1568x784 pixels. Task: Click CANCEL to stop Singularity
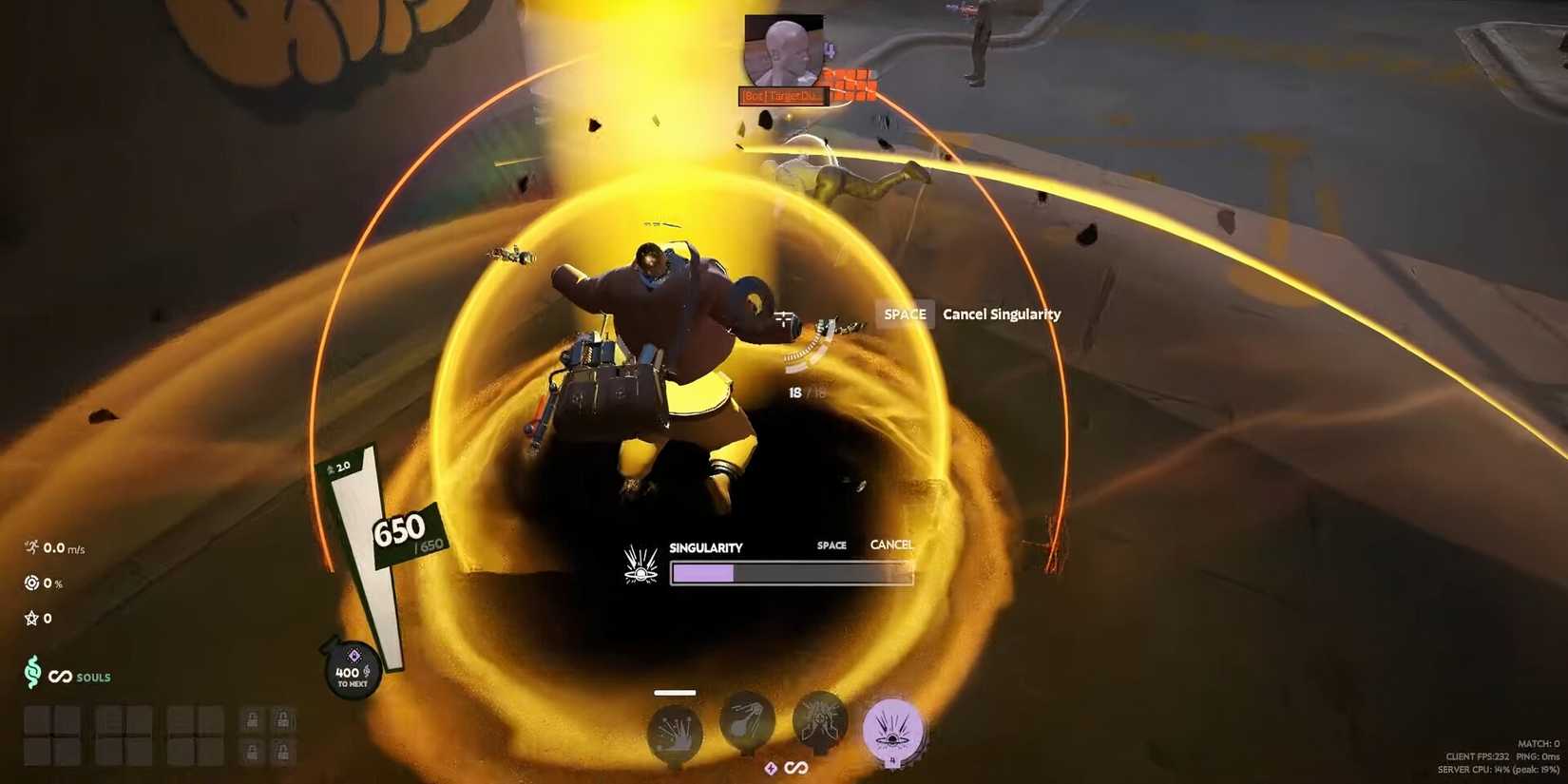[x=891, y=545]
